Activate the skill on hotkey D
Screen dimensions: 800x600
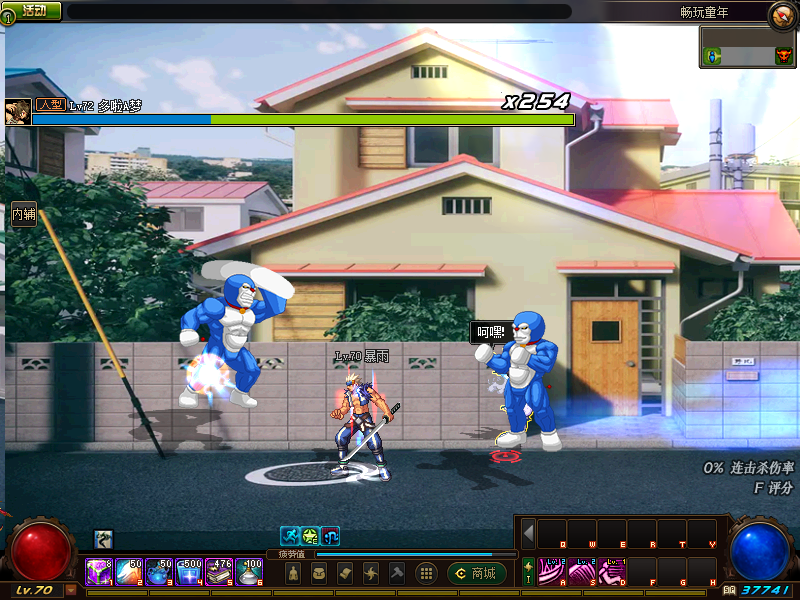(x=612, y=571)
